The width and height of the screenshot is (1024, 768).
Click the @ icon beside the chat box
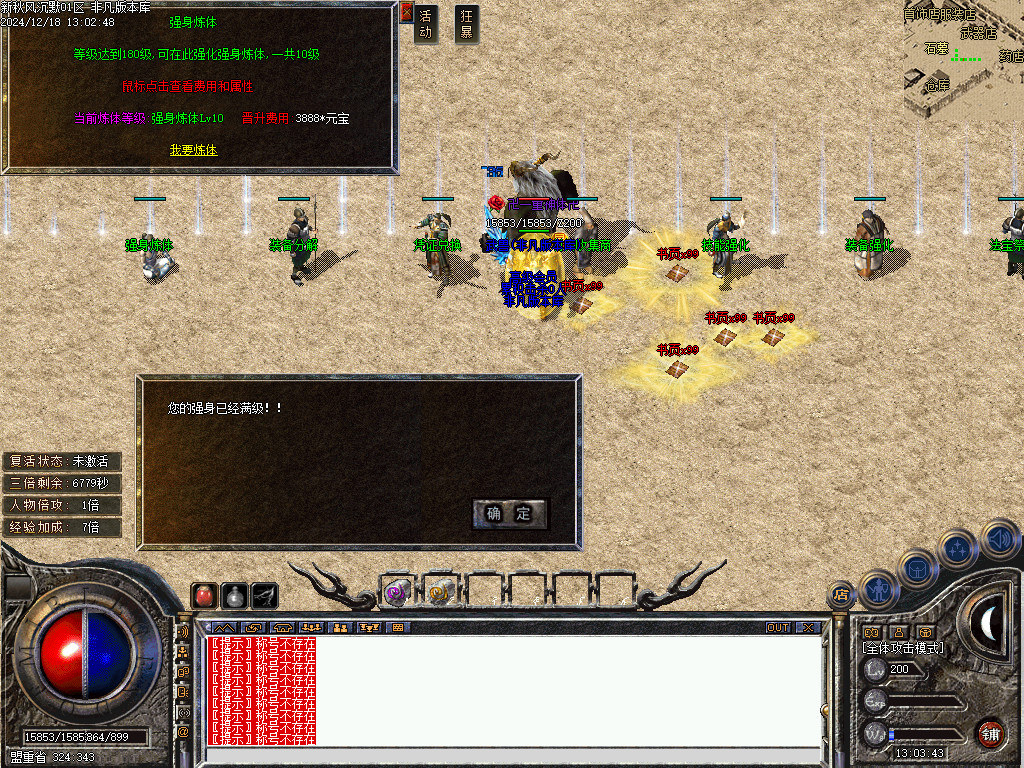click(x=183, y=732)
